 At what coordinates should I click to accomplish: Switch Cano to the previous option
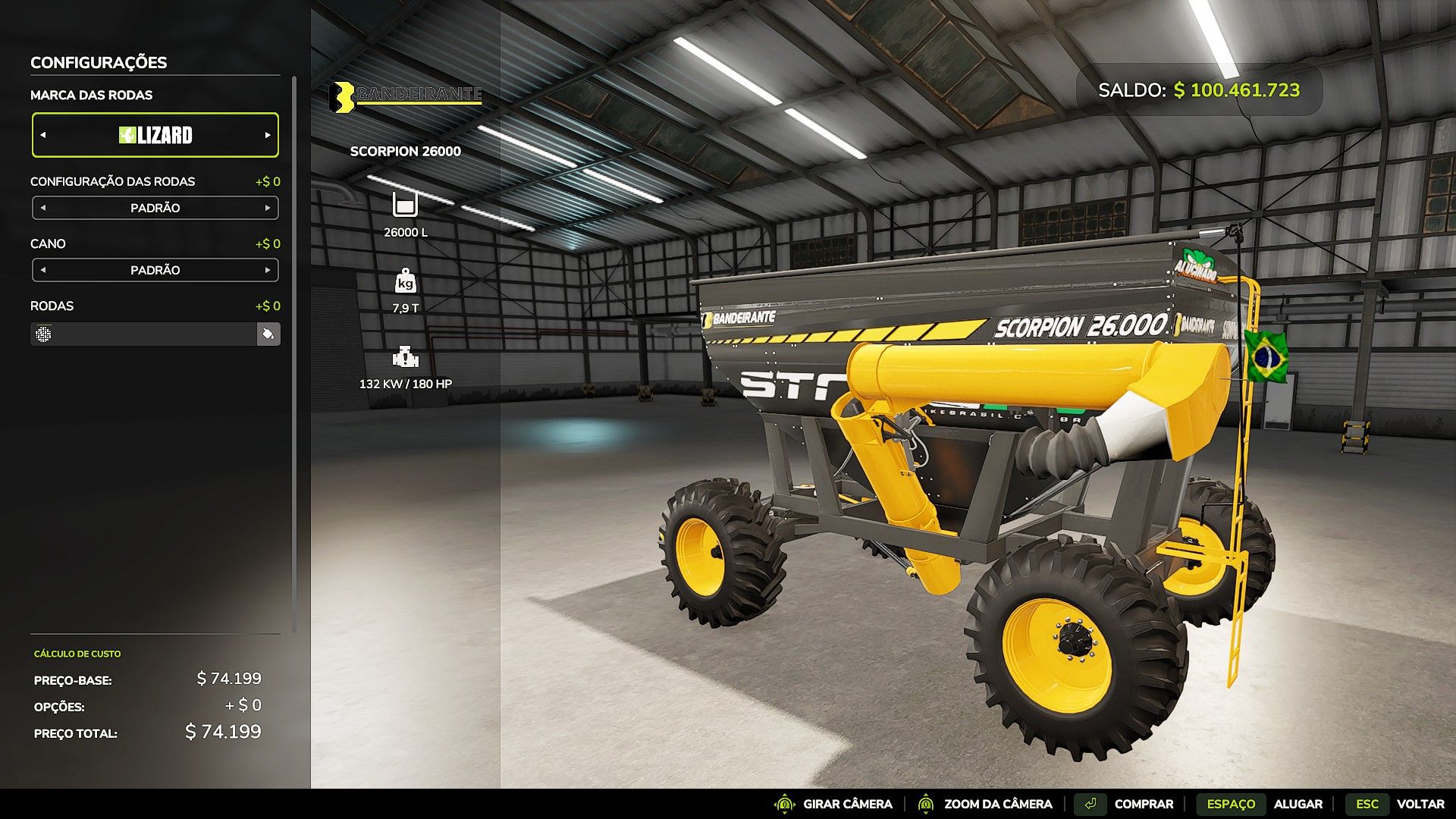tap(43, 270)
